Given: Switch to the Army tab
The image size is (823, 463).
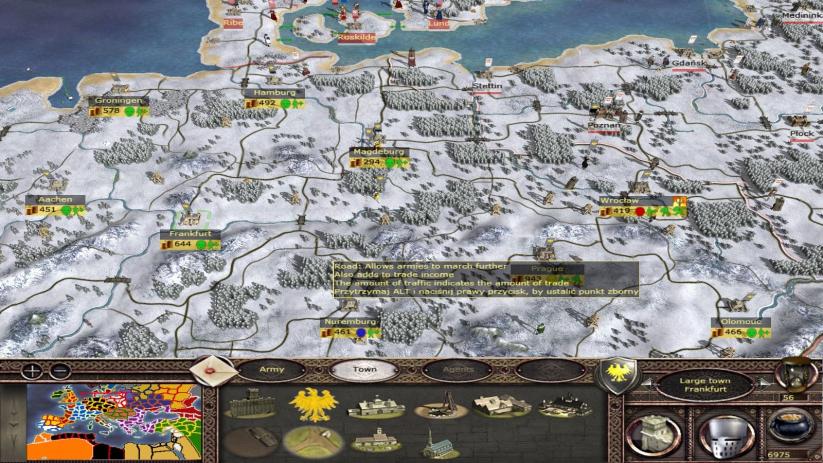Looking at the screenshot, I should point(272,369).
